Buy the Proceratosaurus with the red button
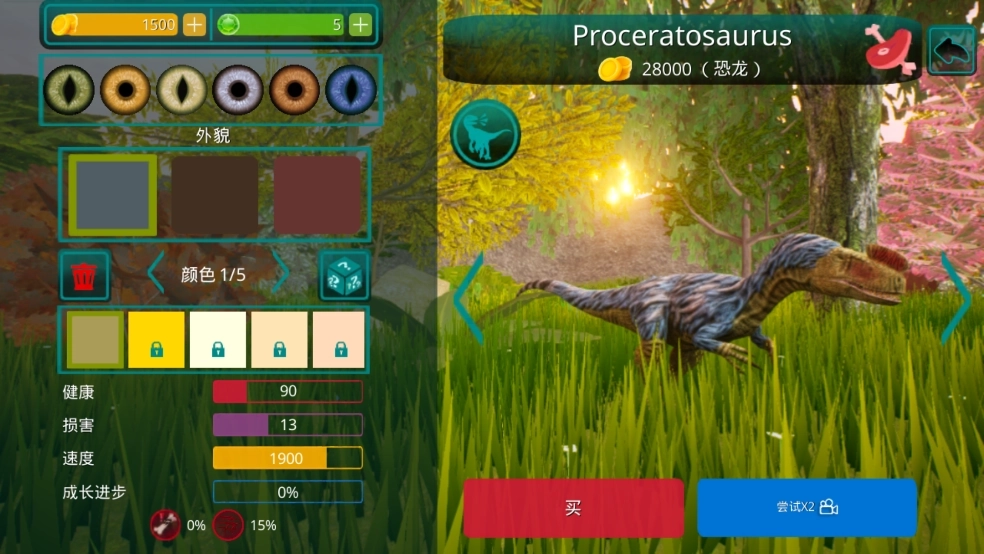984x554 pixels. pos(573,507)
